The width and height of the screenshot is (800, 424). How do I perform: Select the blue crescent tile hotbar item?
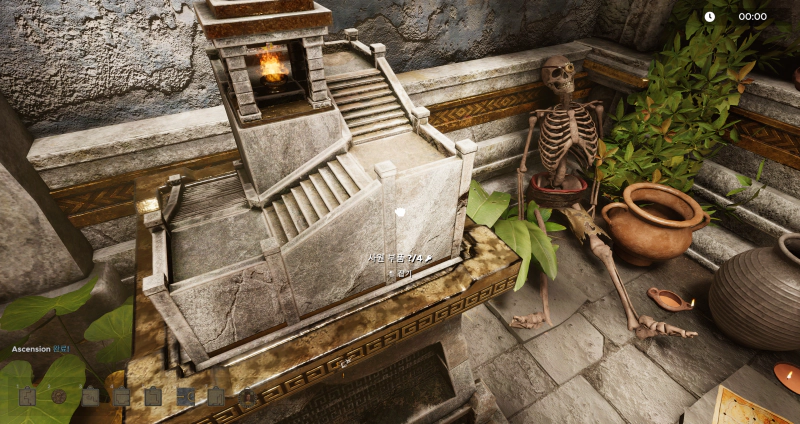click(185, 396)
